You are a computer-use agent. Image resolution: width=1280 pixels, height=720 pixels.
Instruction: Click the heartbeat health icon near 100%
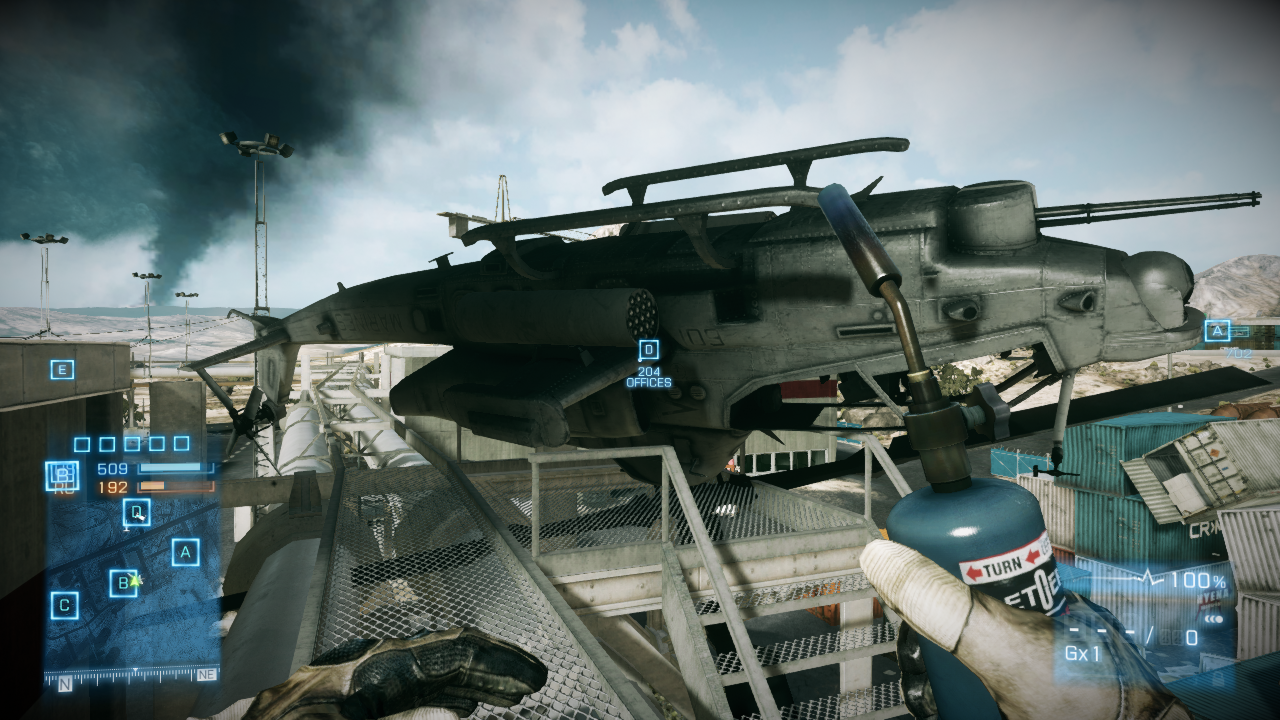pos(1148,577)
